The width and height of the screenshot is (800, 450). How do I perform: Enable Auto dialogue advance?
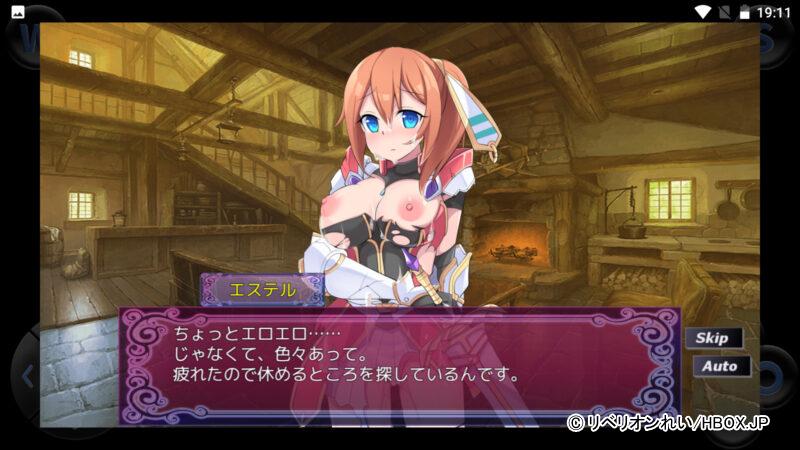[719, 366]
